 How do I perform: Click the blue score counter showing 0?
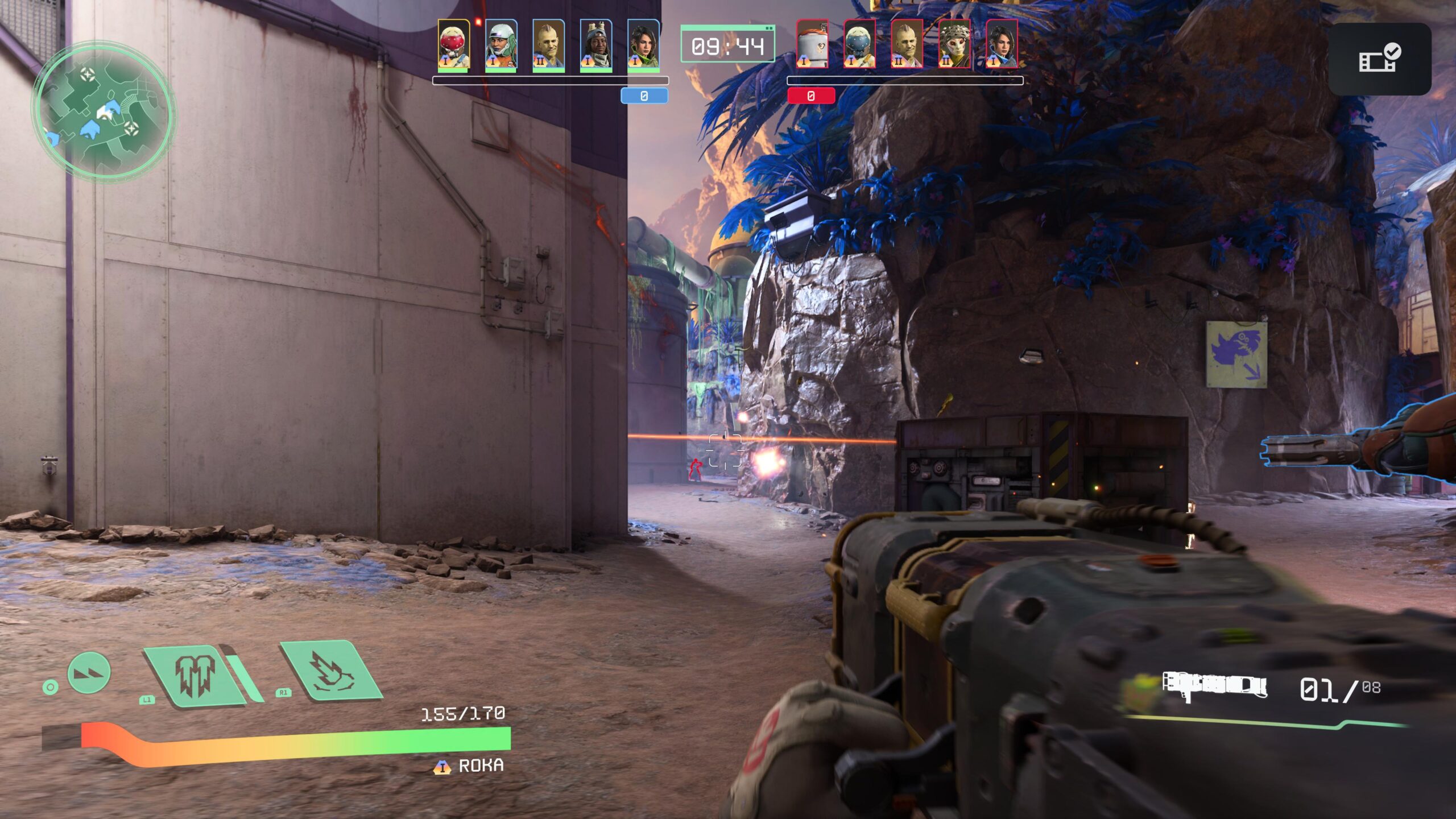pyautogui.click(x=643, y=97)
